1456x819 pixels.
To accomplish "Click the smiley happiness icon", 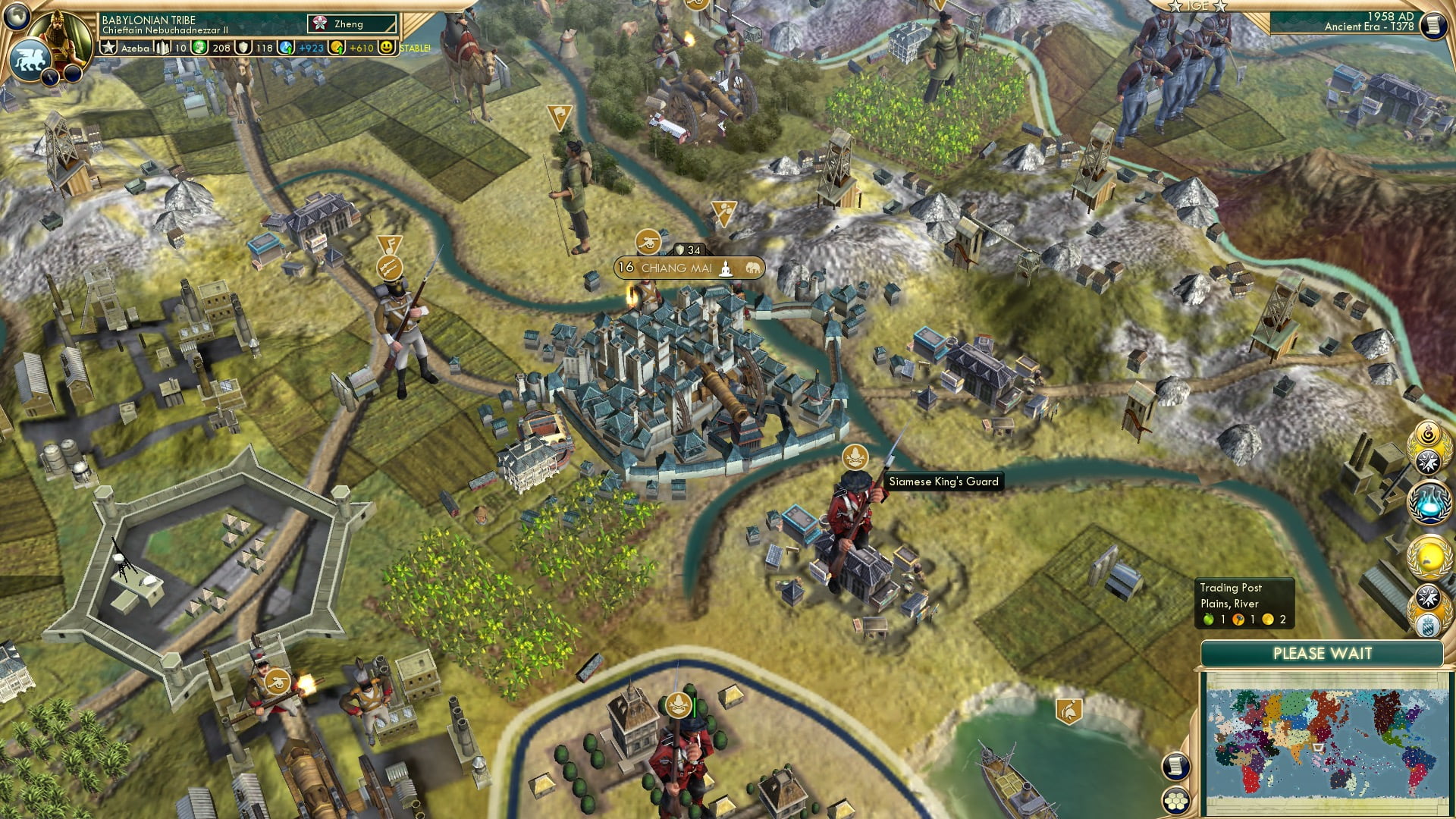I will coord(387,47).
